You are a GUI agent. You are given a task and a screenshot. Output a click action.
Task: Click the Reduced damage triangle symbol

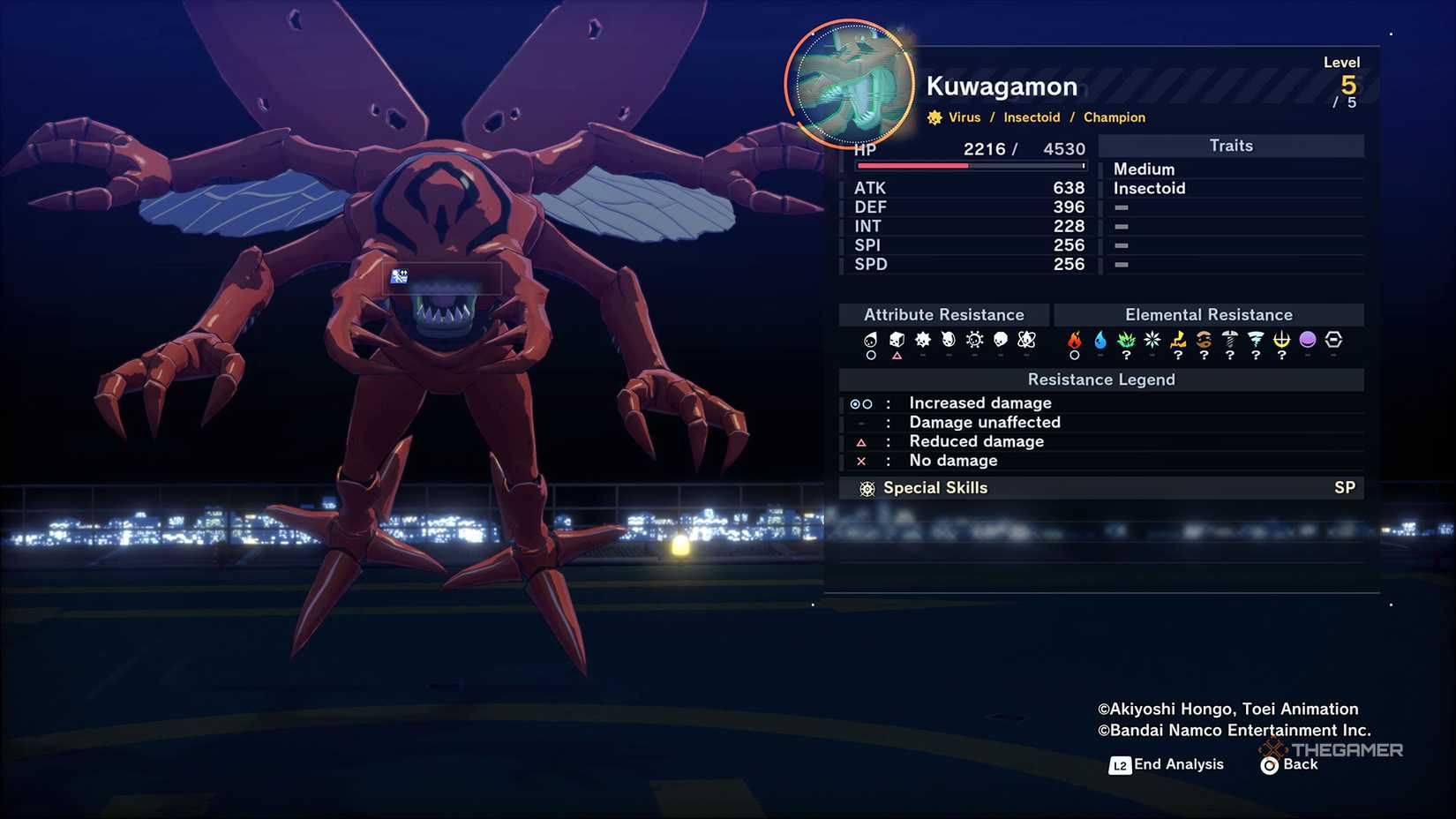860,441
